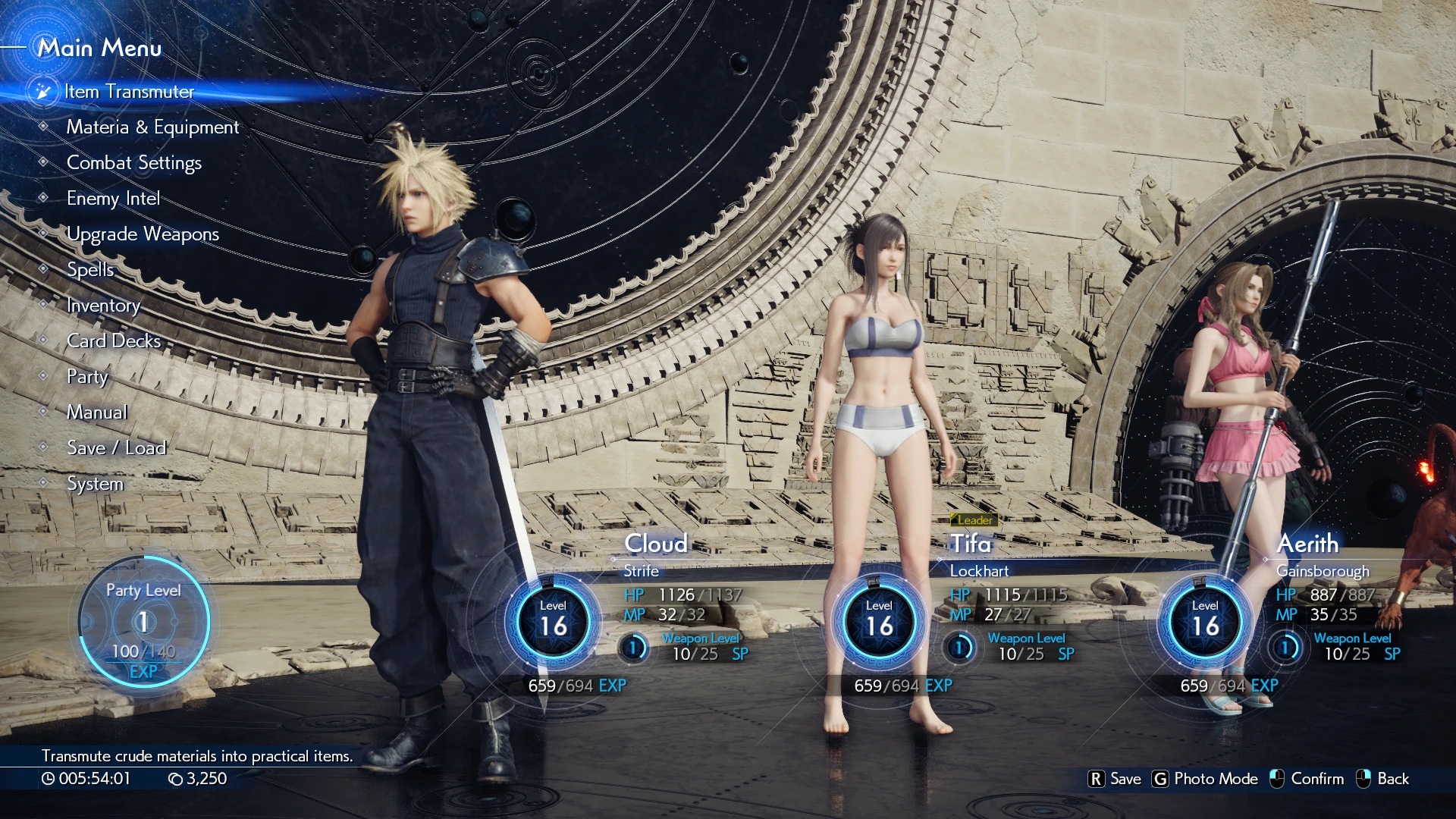The height and width of the screenshot is (819, 1456).
Task: Open Combat Settings
Action: (134, 163)
